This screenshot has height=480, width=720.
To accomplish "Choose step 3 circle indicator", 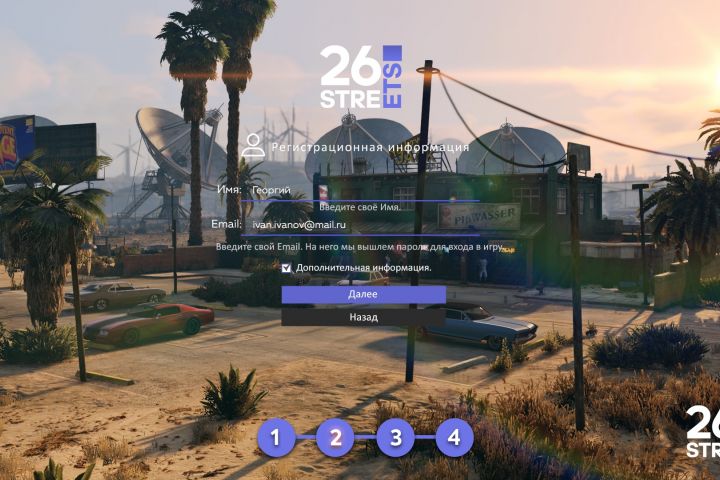I will [396, 437].
